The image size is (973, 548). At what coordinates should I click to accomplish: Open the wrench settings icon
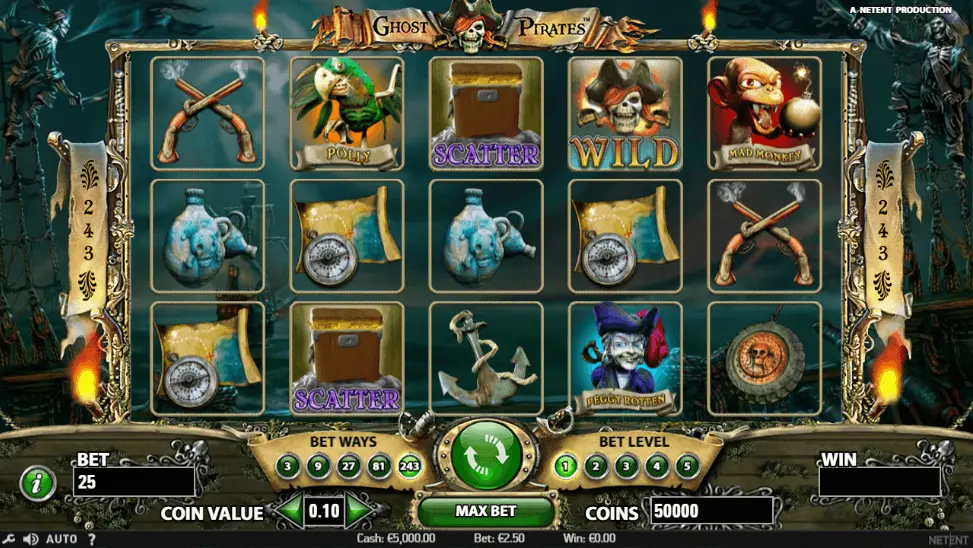pos(10,540)
